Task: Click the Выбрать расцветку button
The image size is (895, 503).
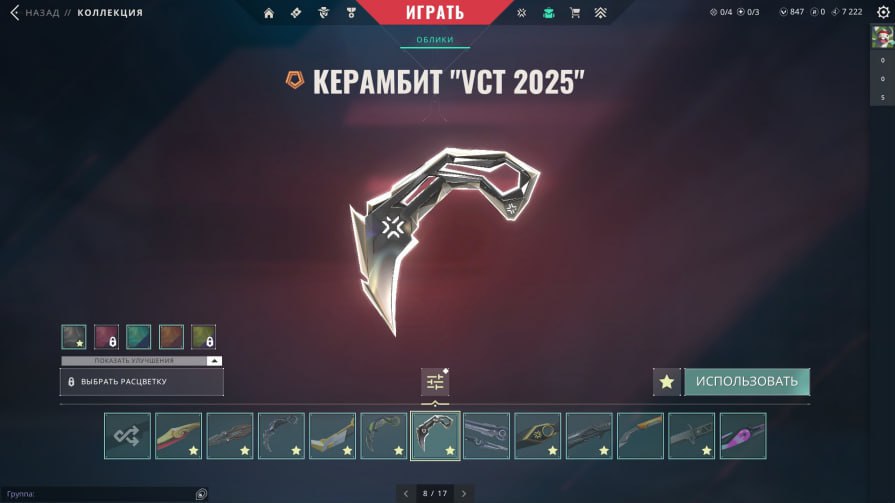Action: click(x=141, y=382)
